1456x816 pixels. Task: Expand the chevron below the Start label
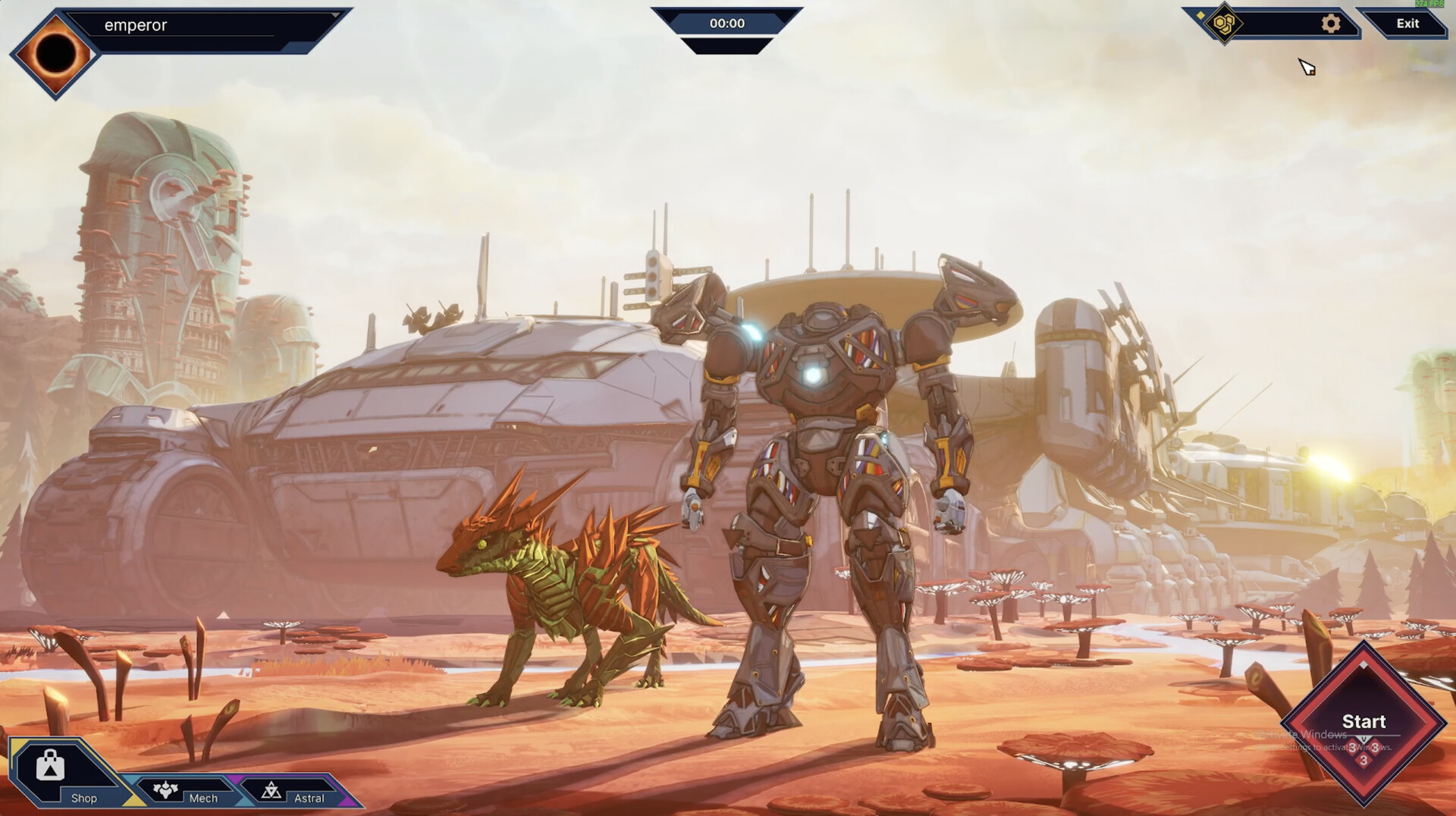point(1364,739)
